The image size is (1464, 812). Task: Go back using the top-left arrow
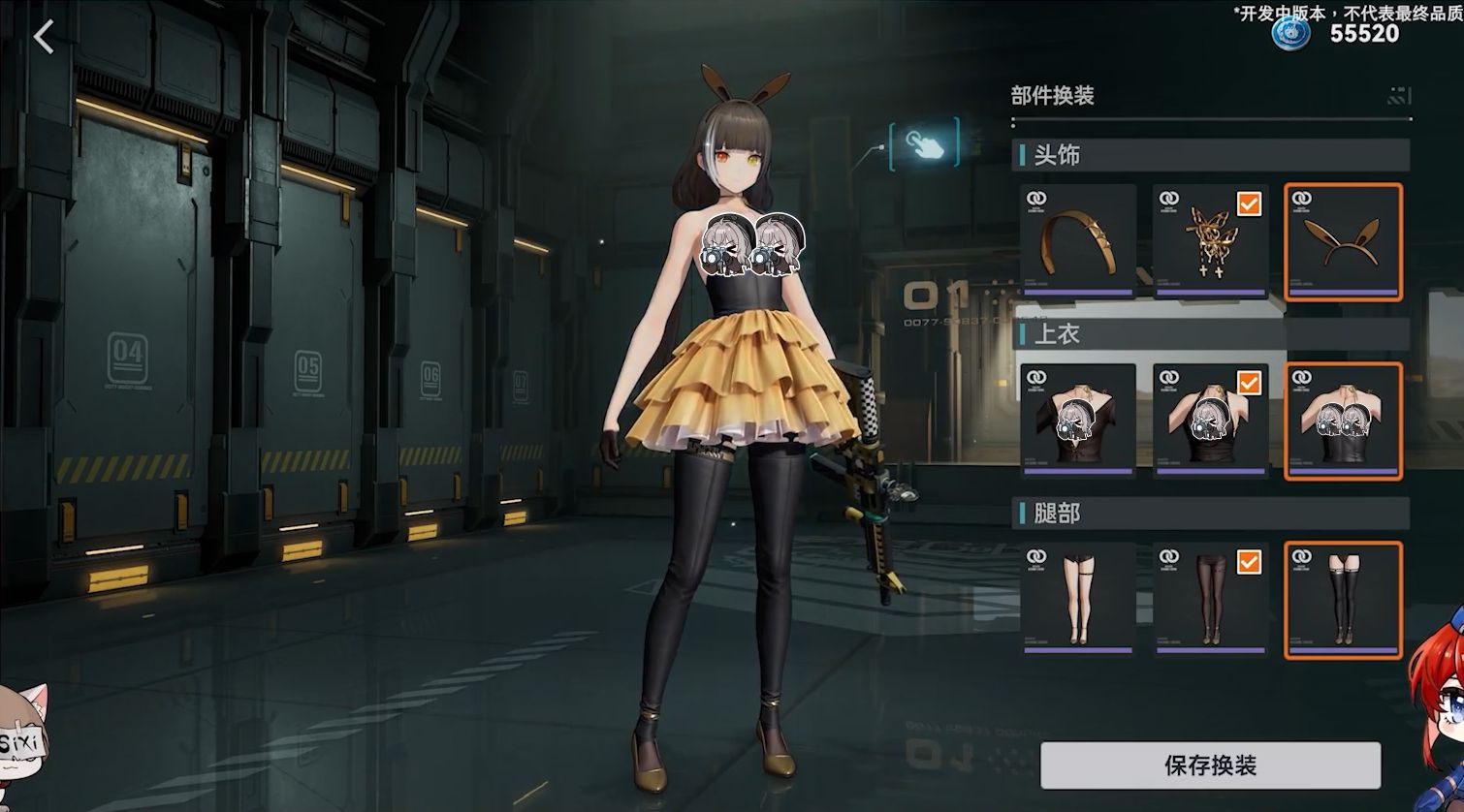[x=44, y=38]
